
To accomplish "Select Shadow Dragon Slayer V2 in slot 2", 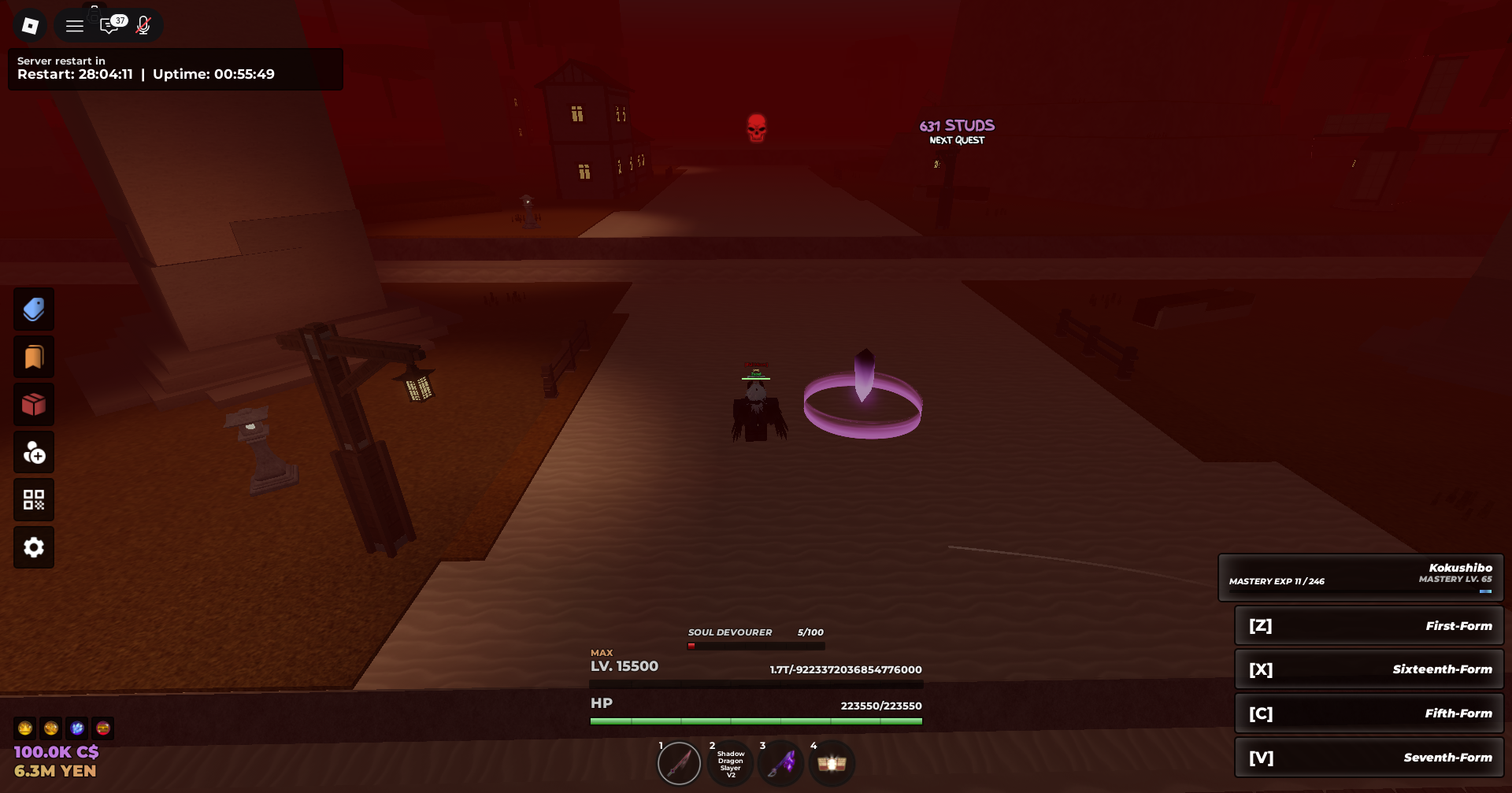I will [x=730, y=762].
